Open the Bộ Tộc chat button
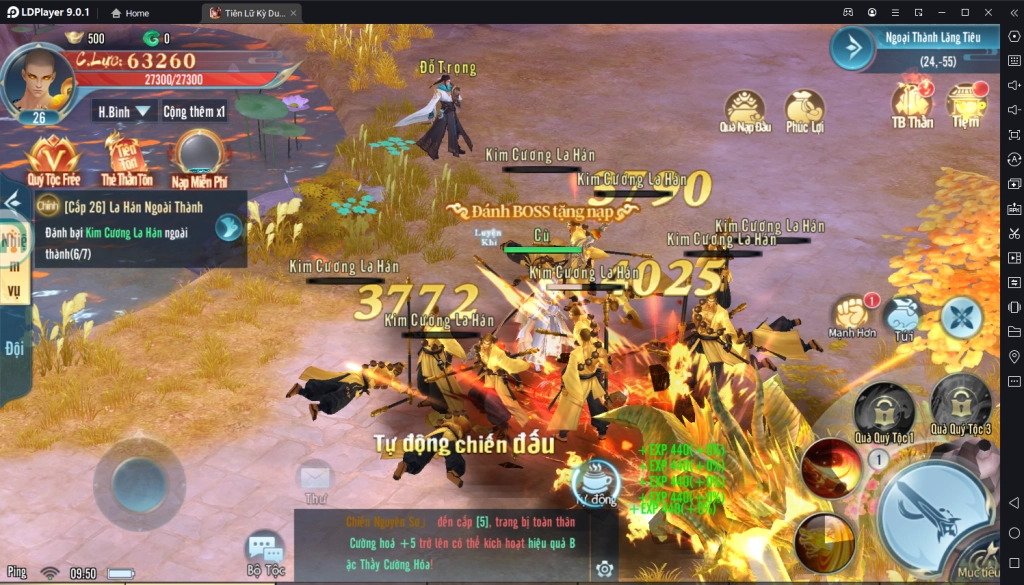Viewport: 1024px width, 585px height. [x=266, y=553]
